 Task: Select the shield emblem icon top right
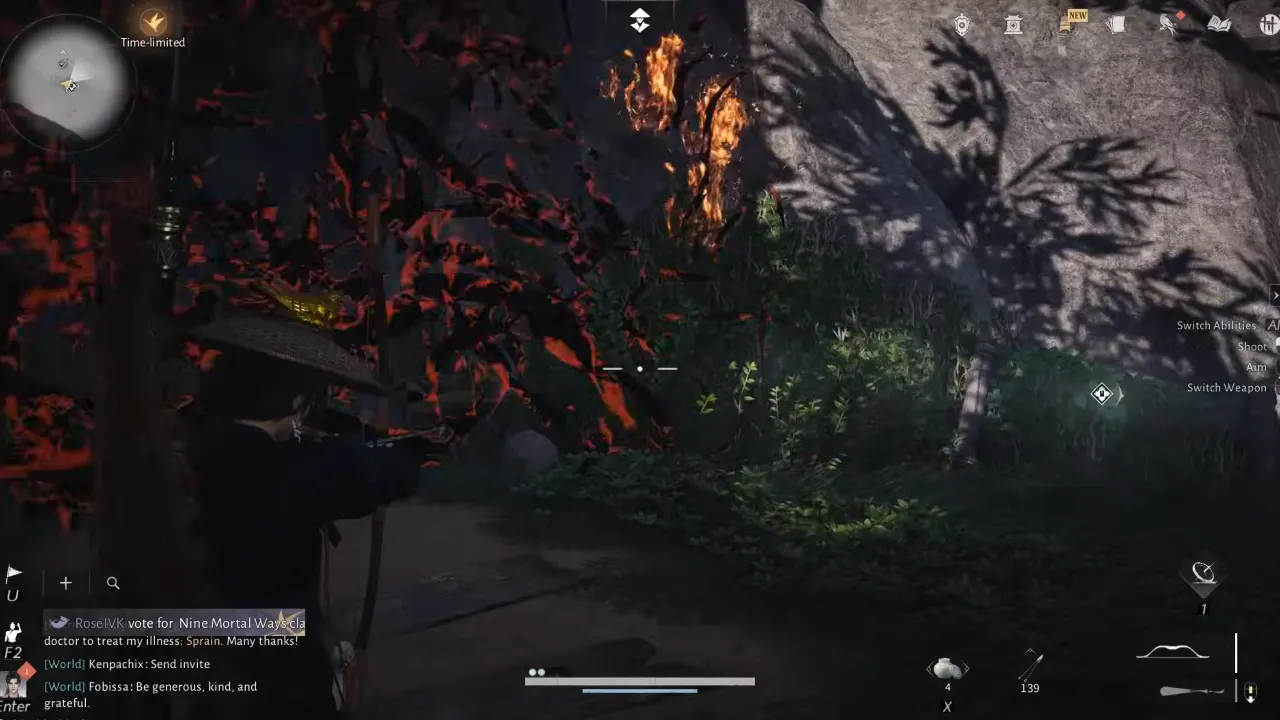pyautogui.click(x=962, y=24)
